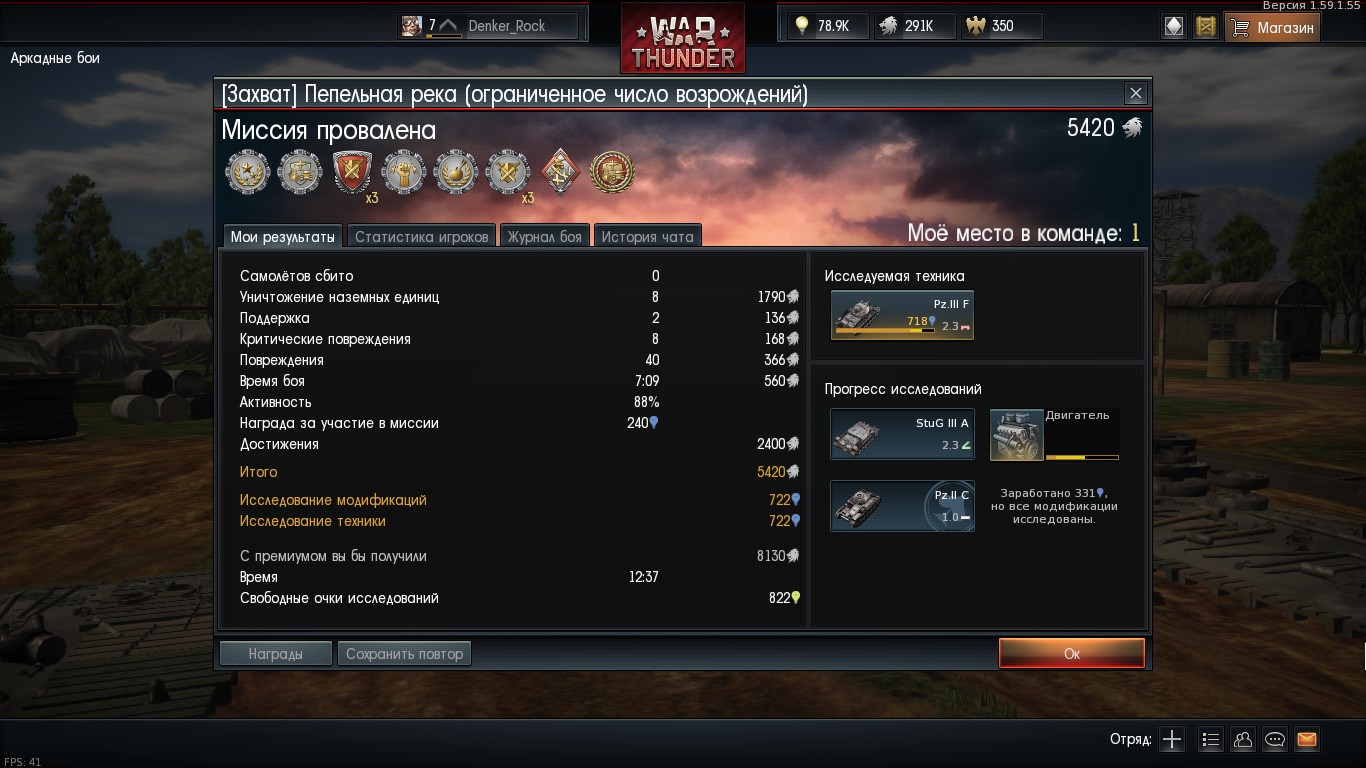
Task: Open the Магазин shop
Action: [1272, 27]
